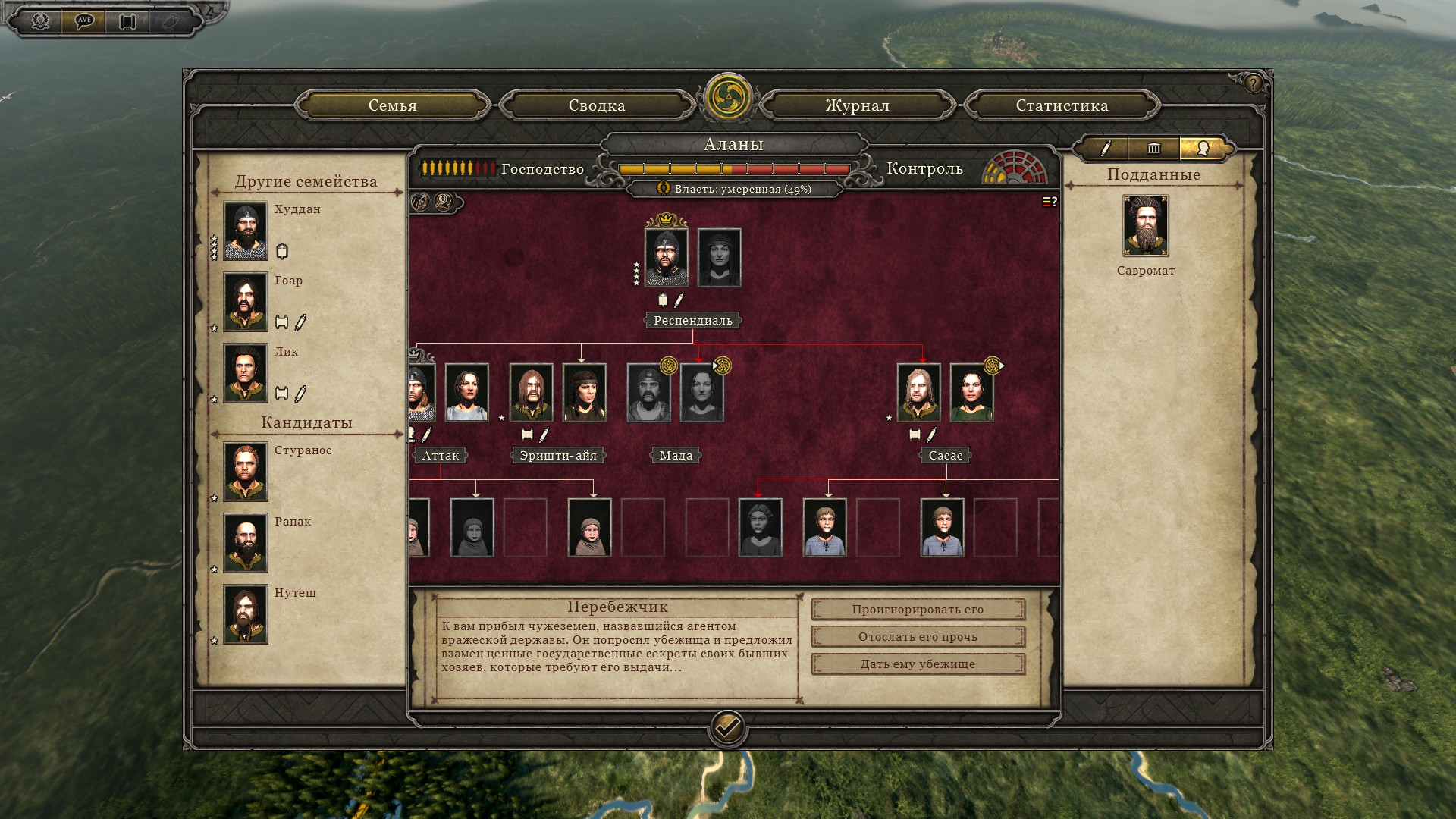Select Гоар's portrait
The height and width of the screenshot is (819, 1456).
[x=246, y=302]
